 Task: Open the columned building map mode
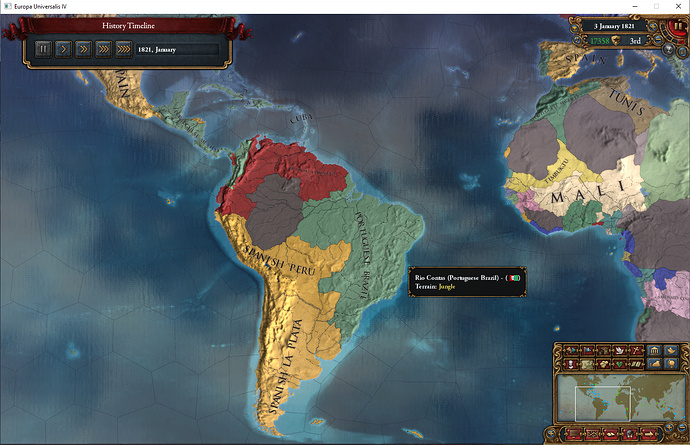(653, 350)
